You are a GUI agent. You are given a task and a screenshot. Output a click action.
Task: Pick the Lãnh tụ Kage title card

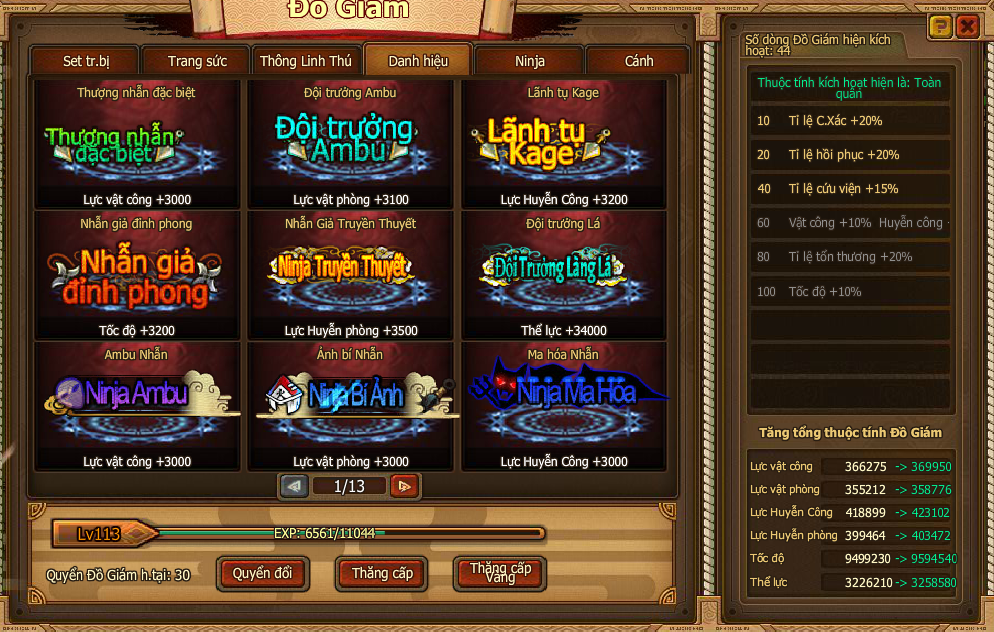click(x=563, y=145)
